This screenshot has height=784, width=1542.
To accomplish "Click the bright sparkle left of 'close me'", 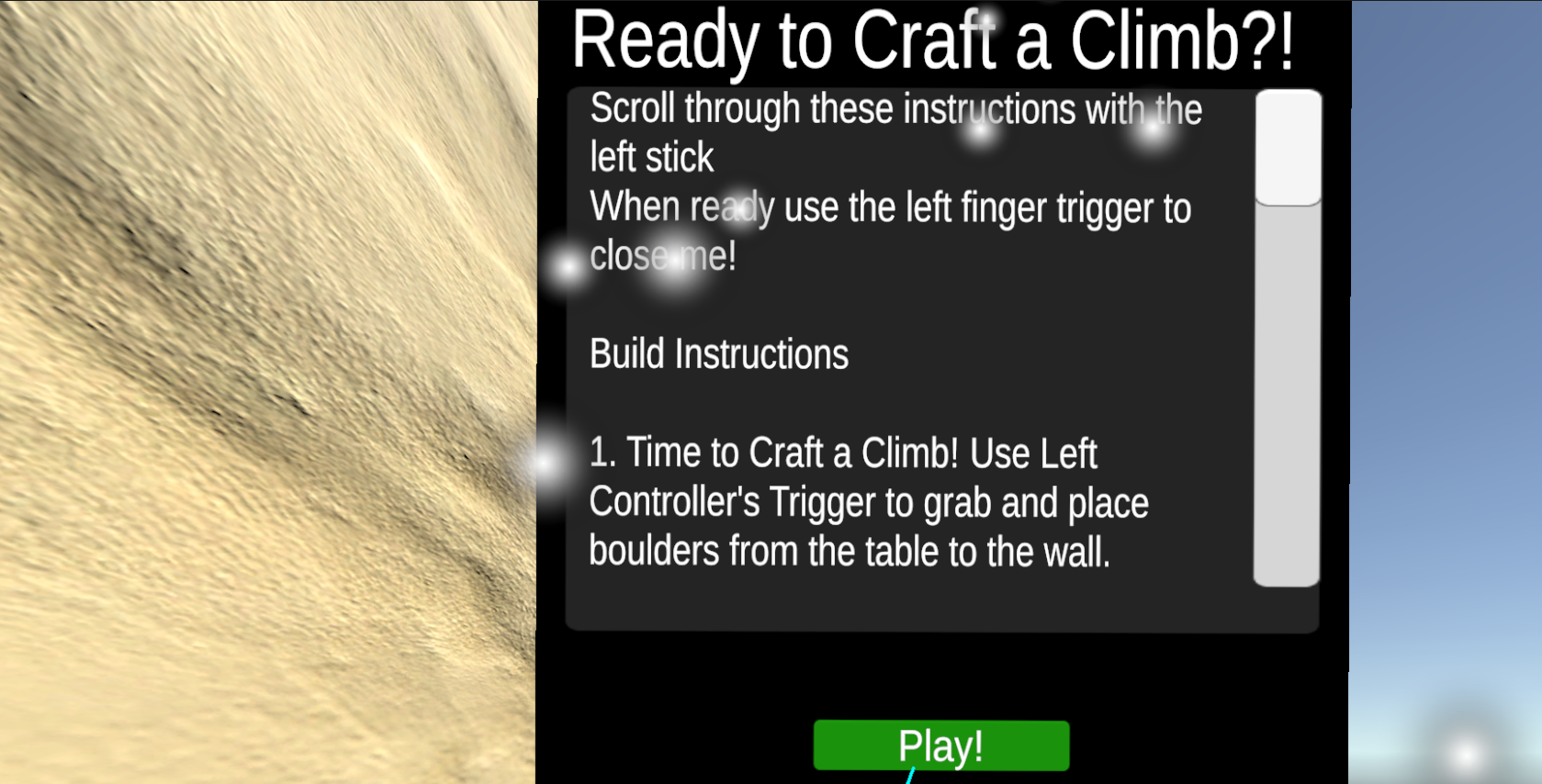I will [x=569, y=268].
